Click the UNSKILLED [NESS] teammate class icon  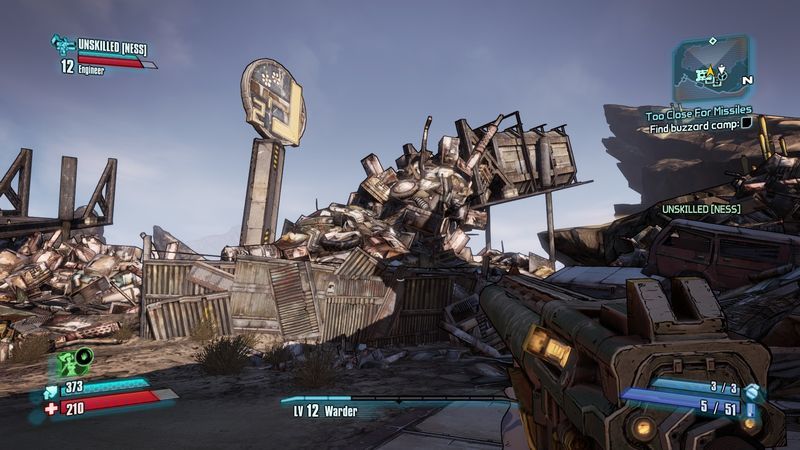63,43
